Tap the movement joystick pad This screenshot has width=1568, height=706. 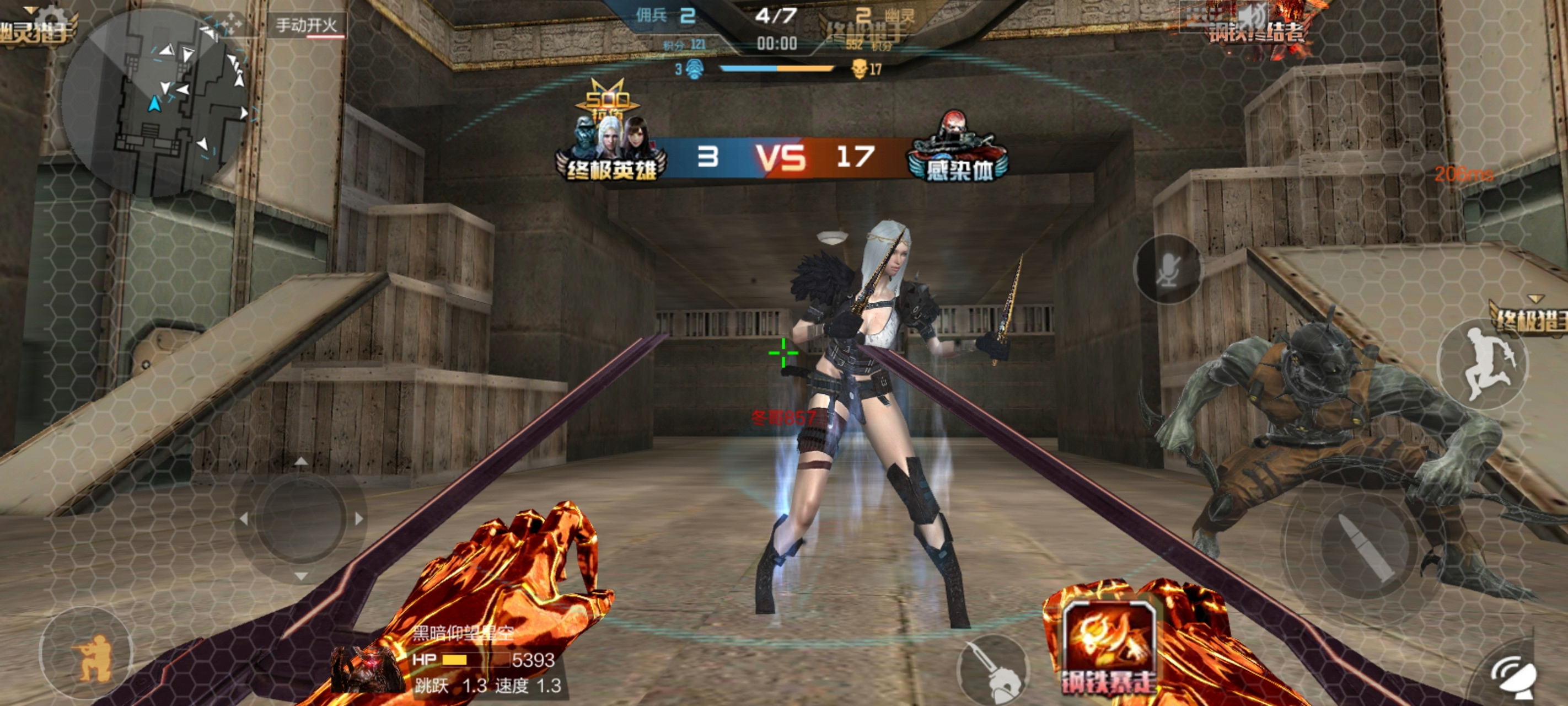[300, 518]
